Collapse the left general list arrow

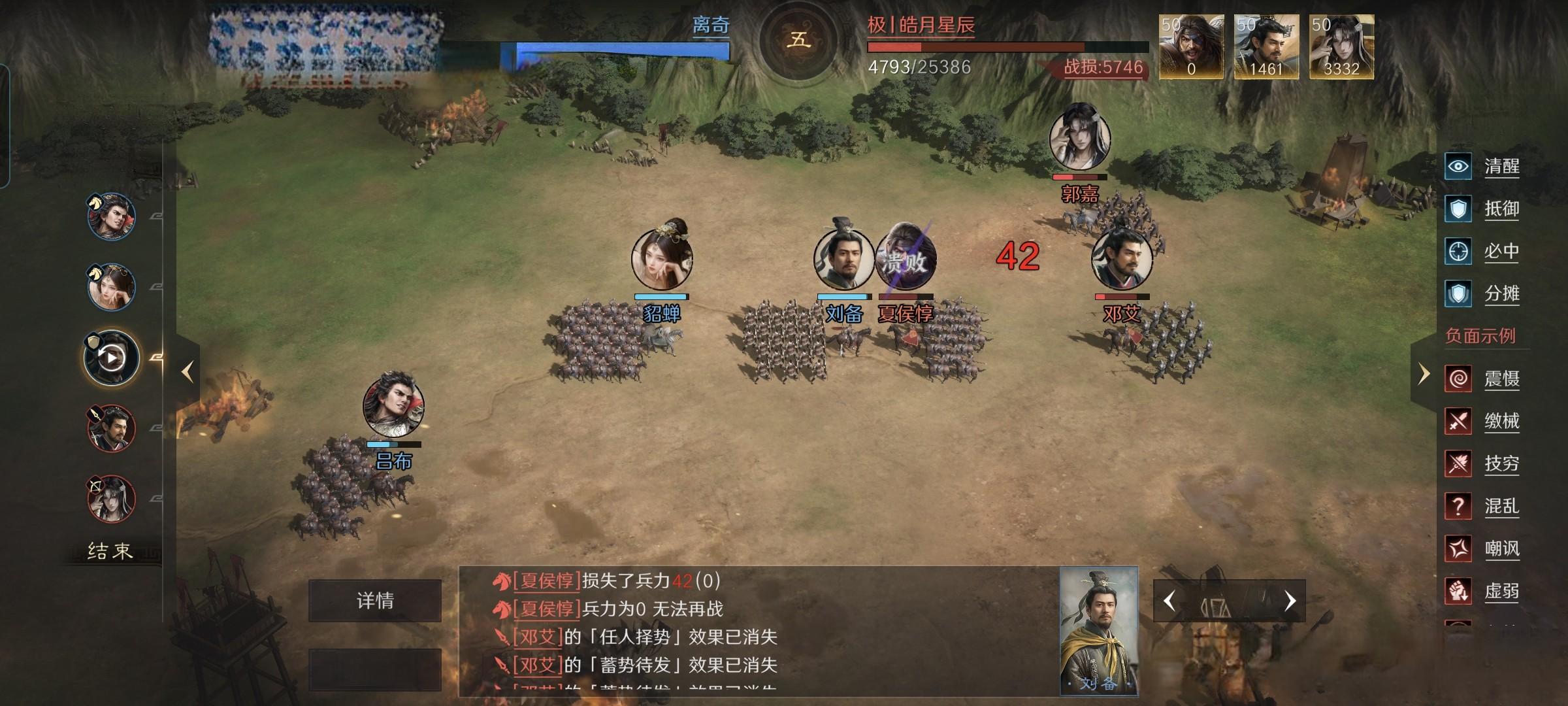(x=188, y=372)
